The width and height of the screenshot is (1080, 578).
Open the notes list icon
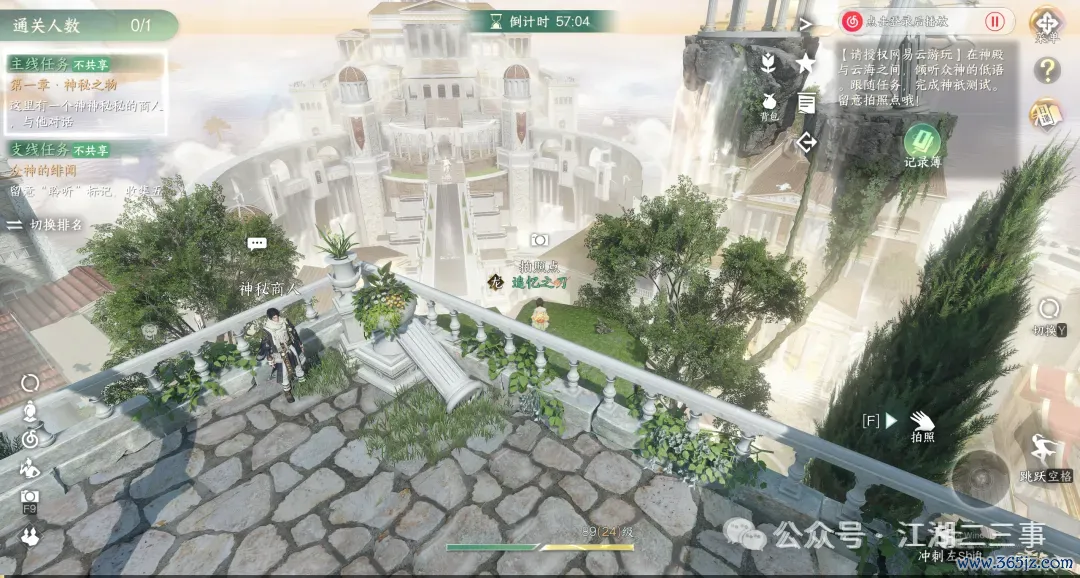coord(806,102)
